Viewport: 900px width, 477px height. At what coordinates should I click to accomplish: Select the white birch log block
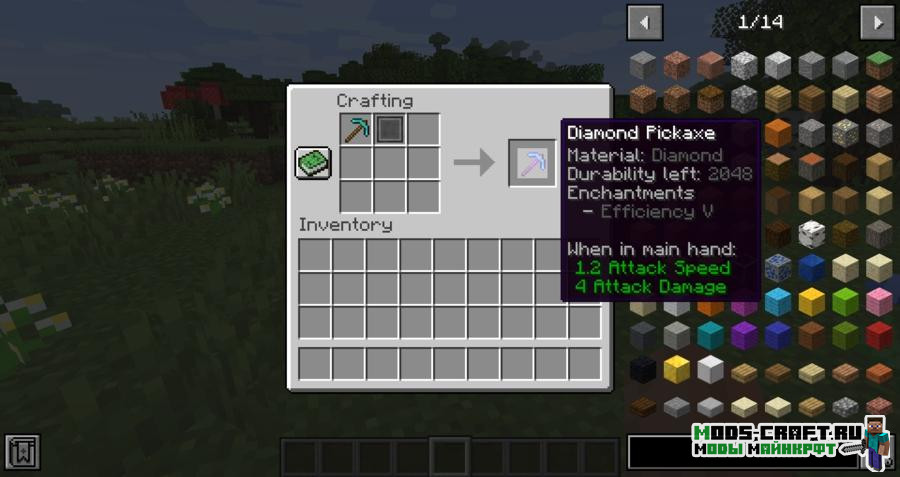[811, 234]
